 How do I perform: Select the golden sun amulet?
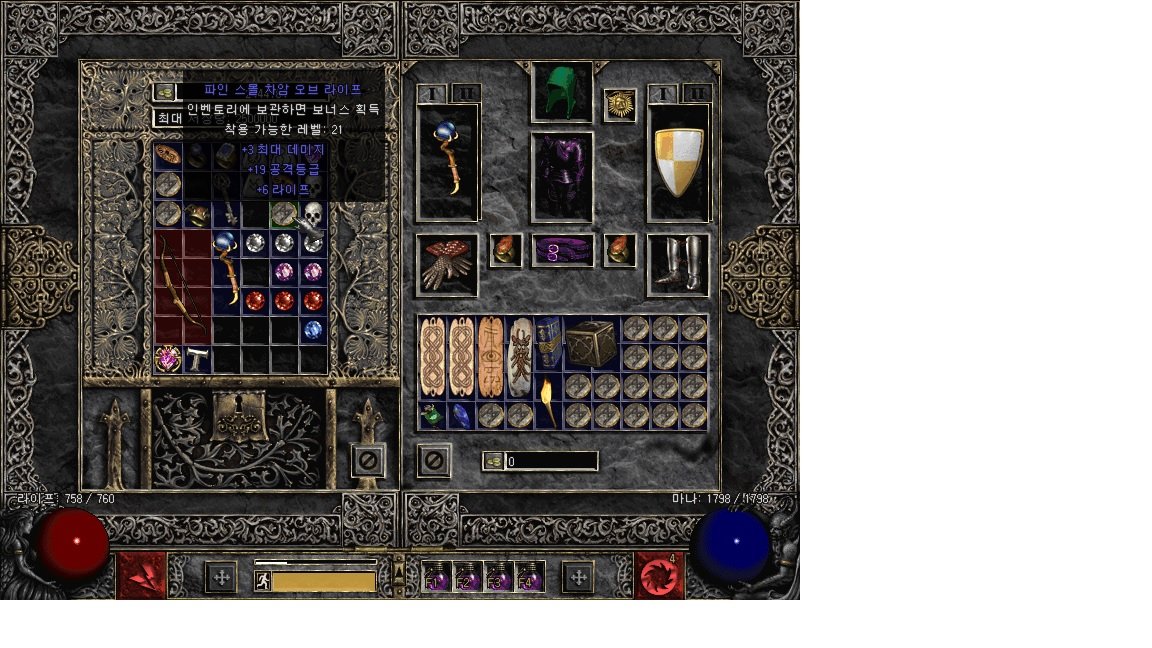pyautogui.click(x=620, y=104)
